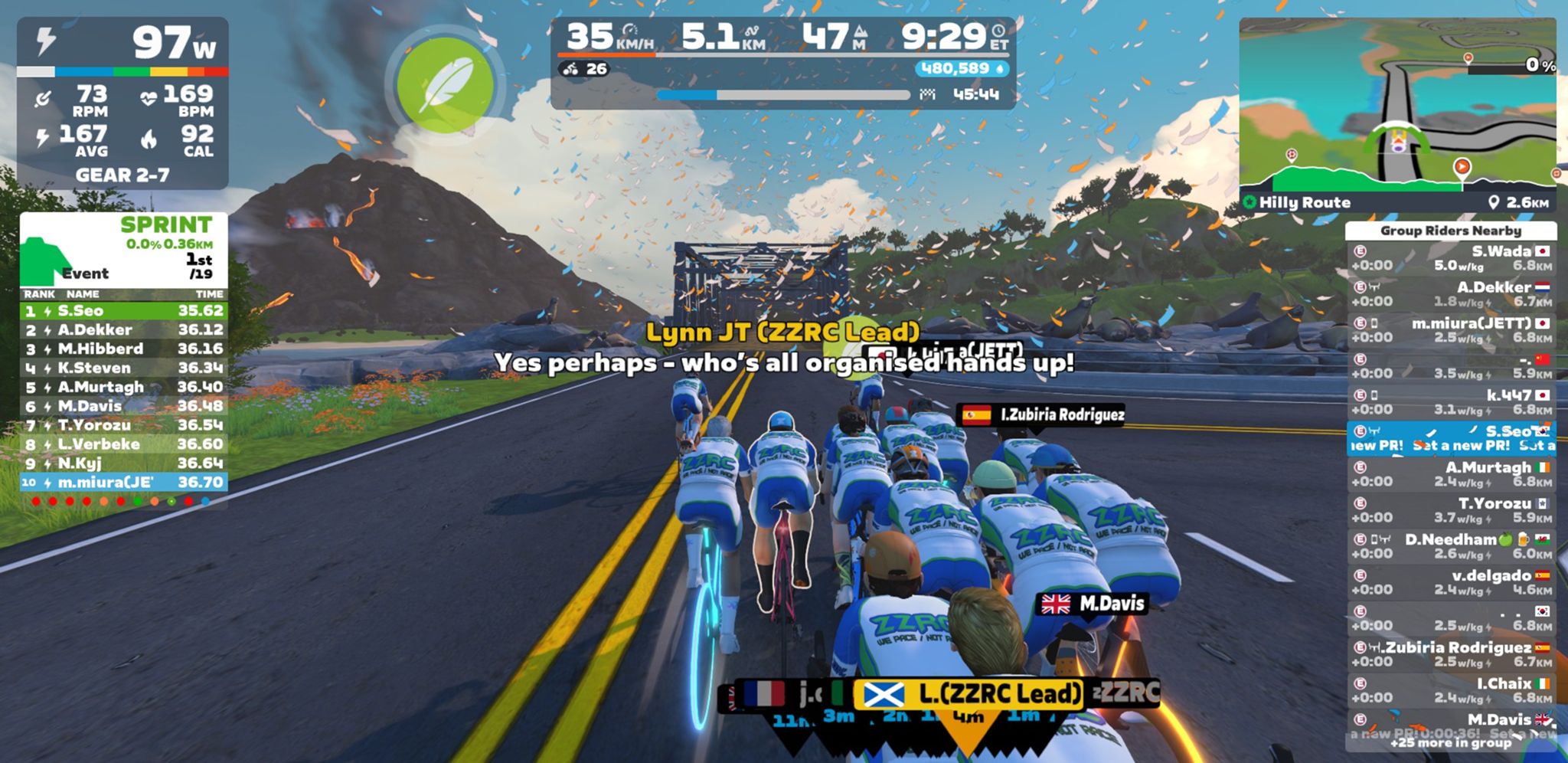Select L.Verbeke's sprint leaderboard row
Viewport: 1568px width, 763px height.
point(123,444)
